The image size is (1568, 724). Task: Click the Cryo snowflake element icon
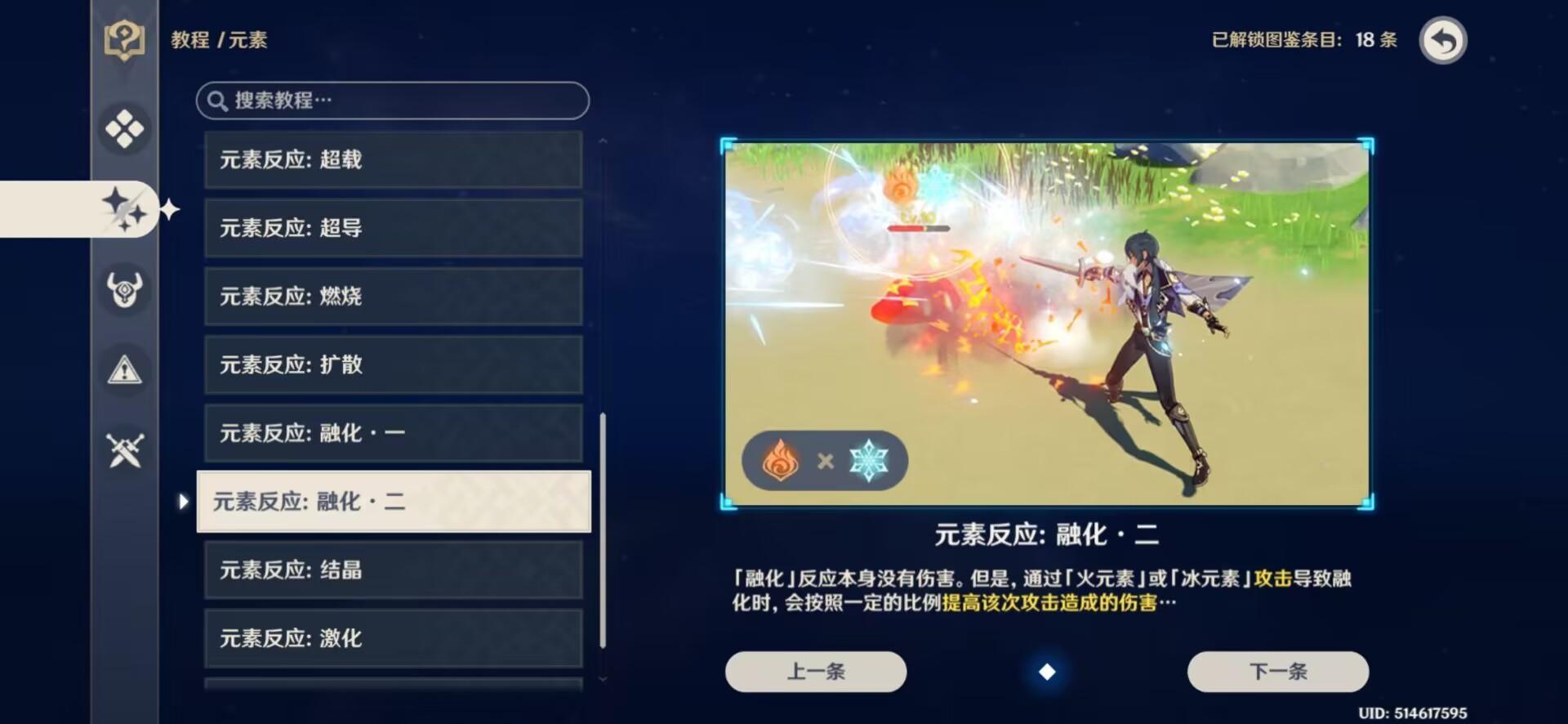(868, 460)
